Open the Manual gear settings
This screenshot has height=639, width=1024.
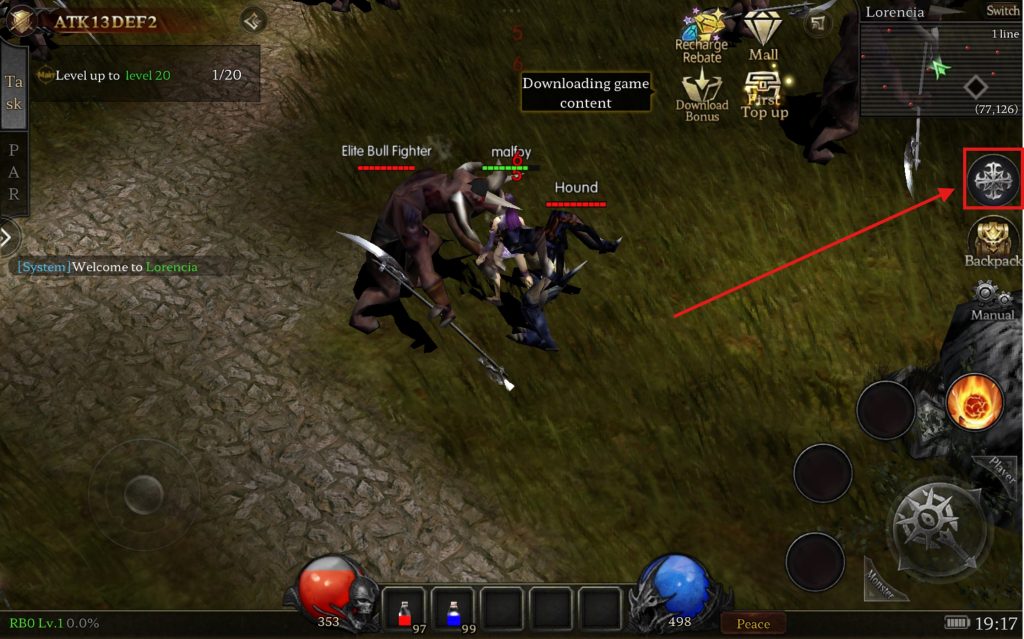point(992,300)
